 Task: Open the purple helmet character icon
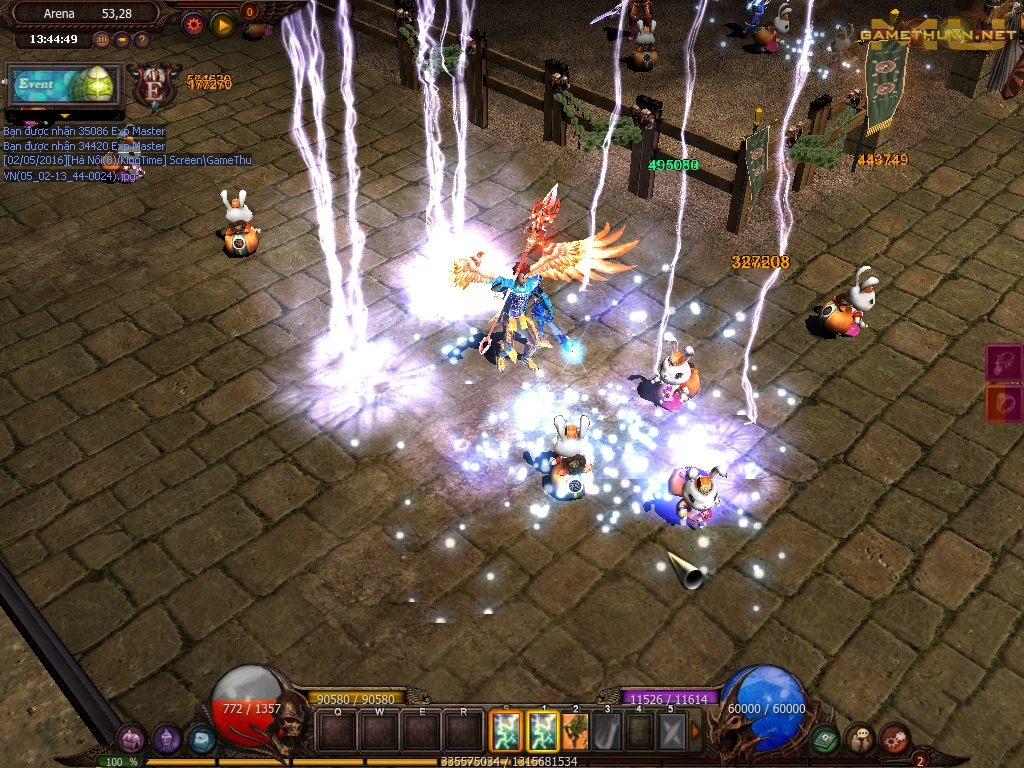[167, 740]
